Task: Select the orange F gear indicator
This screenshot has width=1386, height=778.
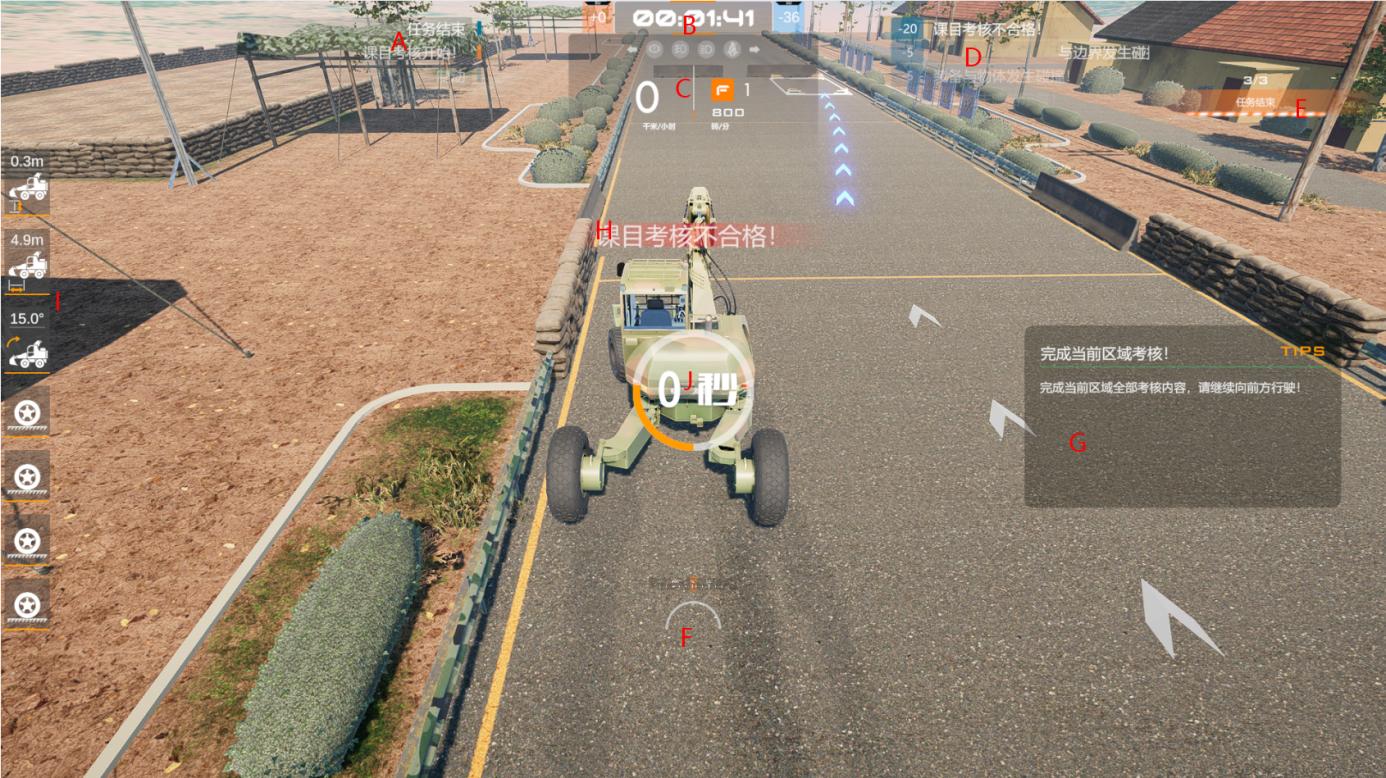Action: point(721,91)
